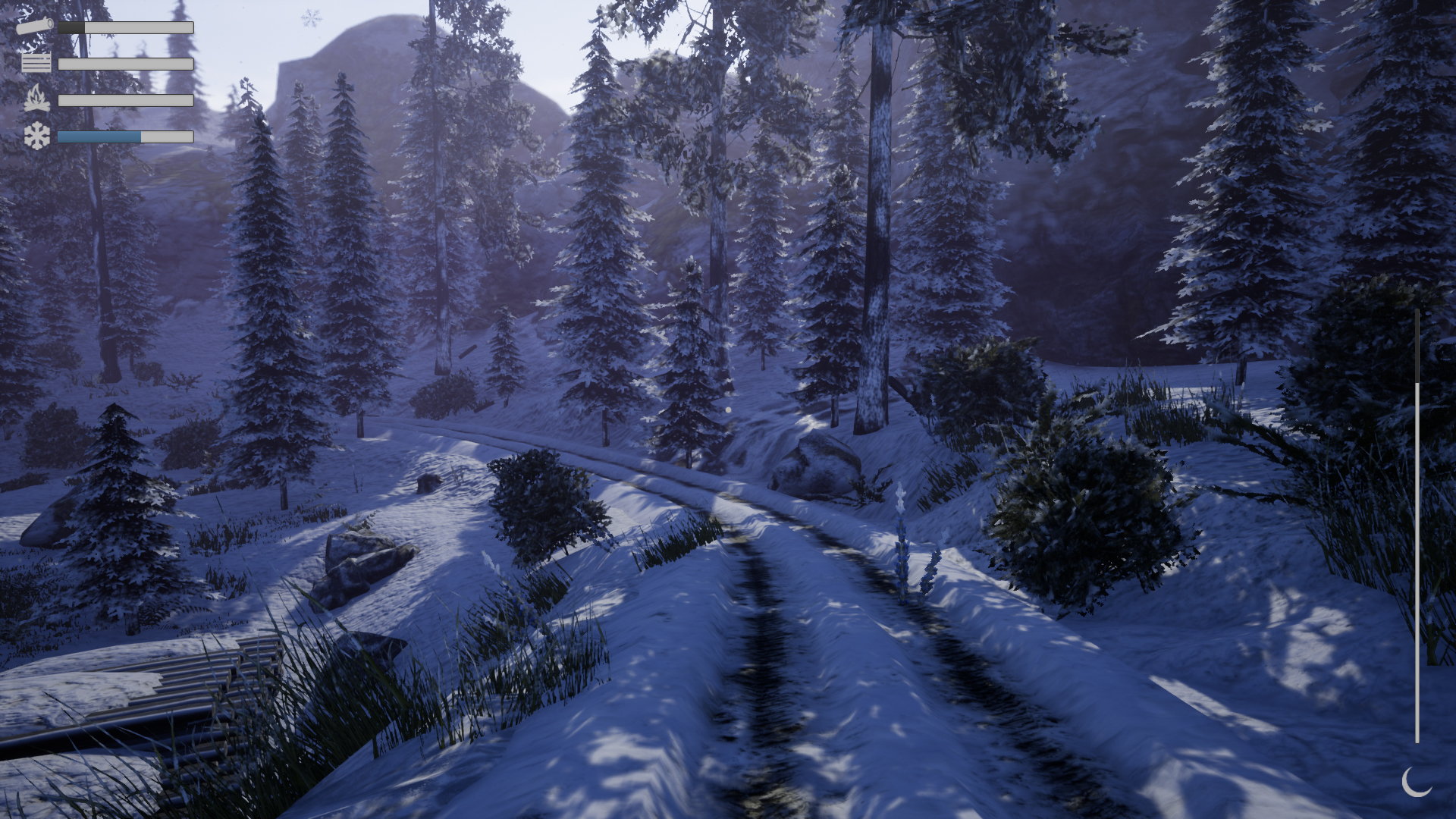Click the blue cold progress bar
1456x819 pixels.
click(x=99, y=136)
